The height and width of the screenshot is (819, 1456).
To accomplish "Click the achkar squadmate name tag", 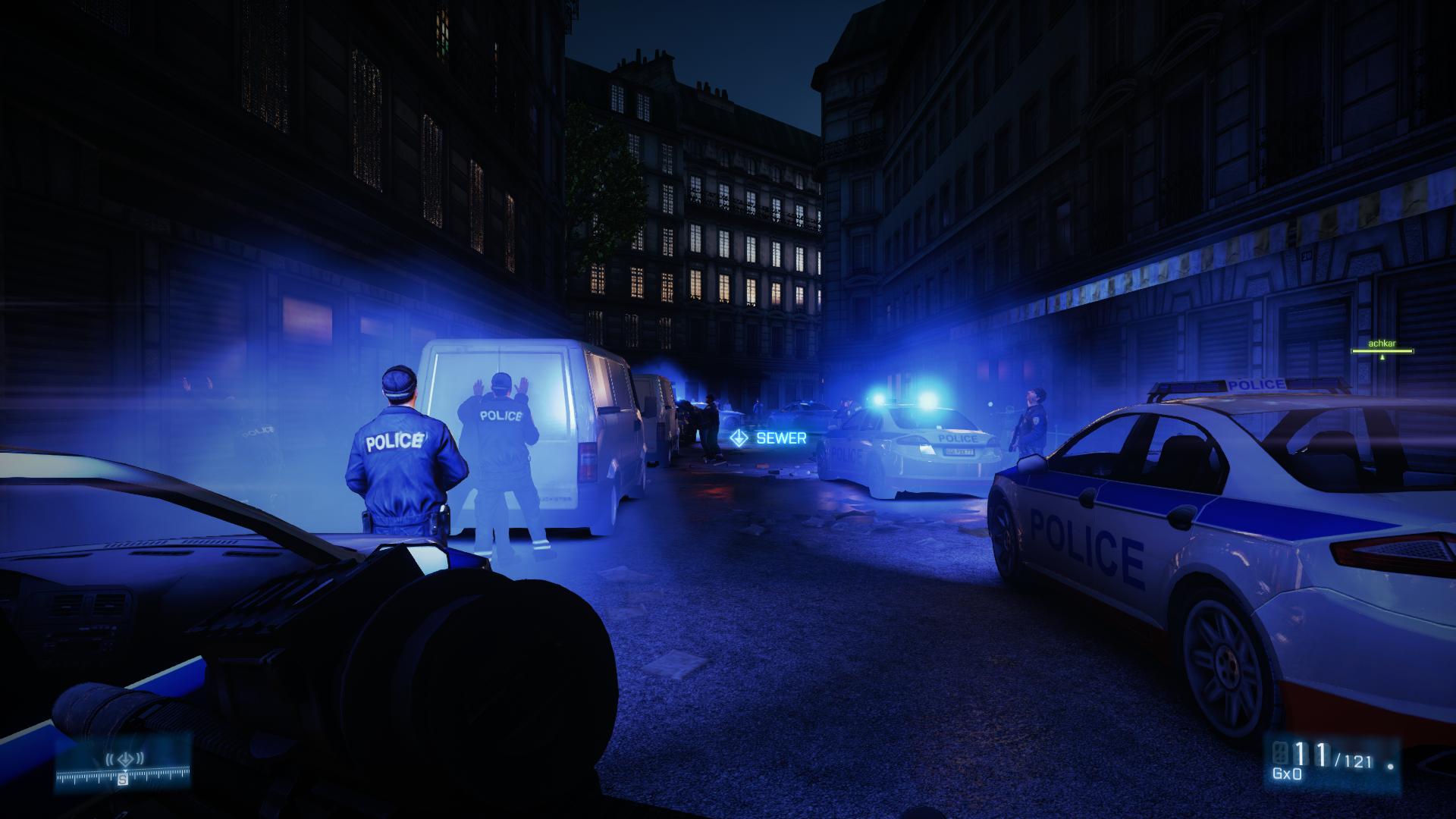I will coord(1382,344).
